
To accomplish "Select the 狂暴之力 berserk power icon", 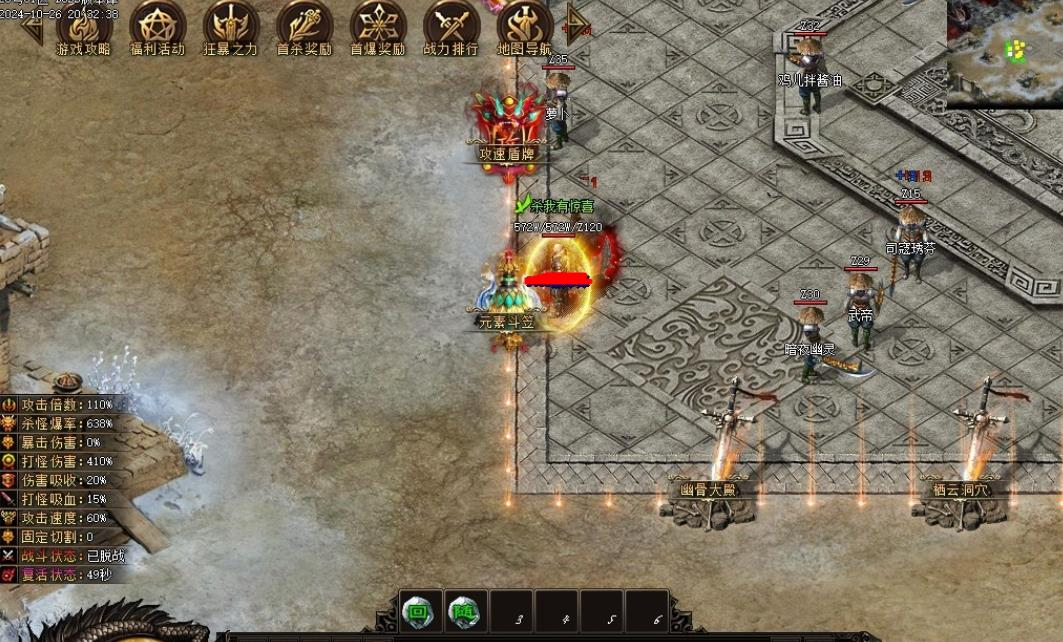I will click(x=231, y=27).
